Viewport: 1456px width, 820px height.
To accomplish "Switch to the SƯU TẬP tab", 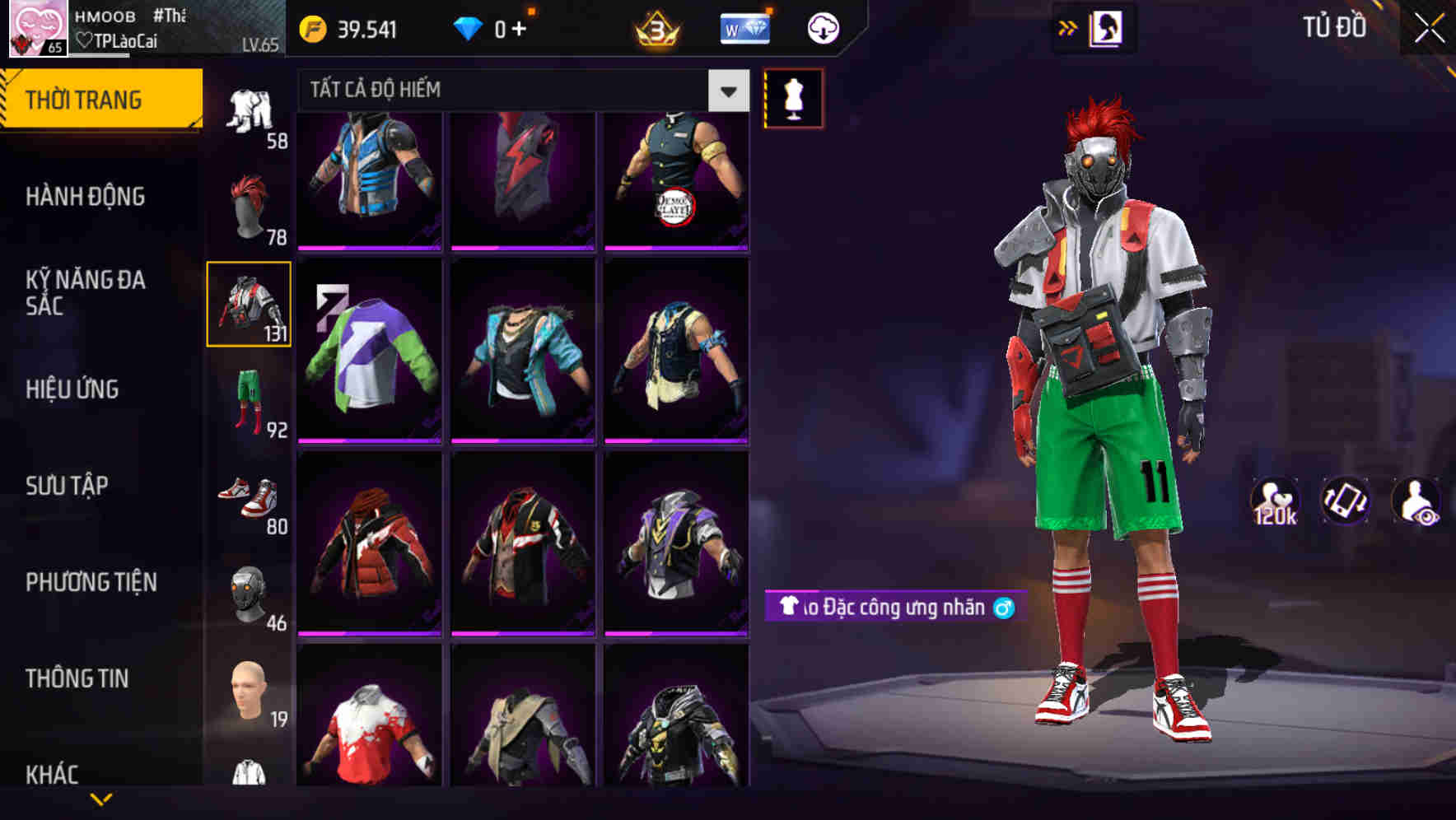I will point(68,486).
